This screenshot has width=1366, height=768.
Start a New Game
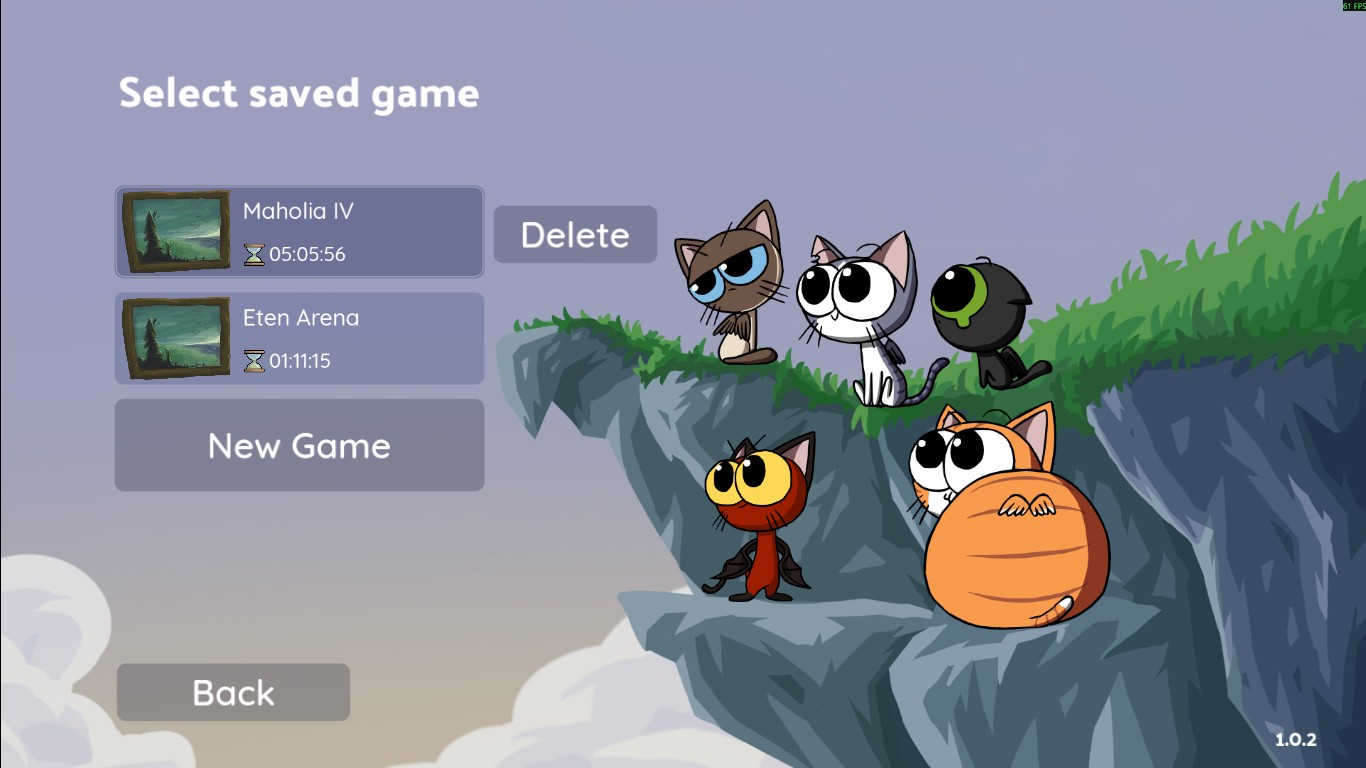(299, 445)
